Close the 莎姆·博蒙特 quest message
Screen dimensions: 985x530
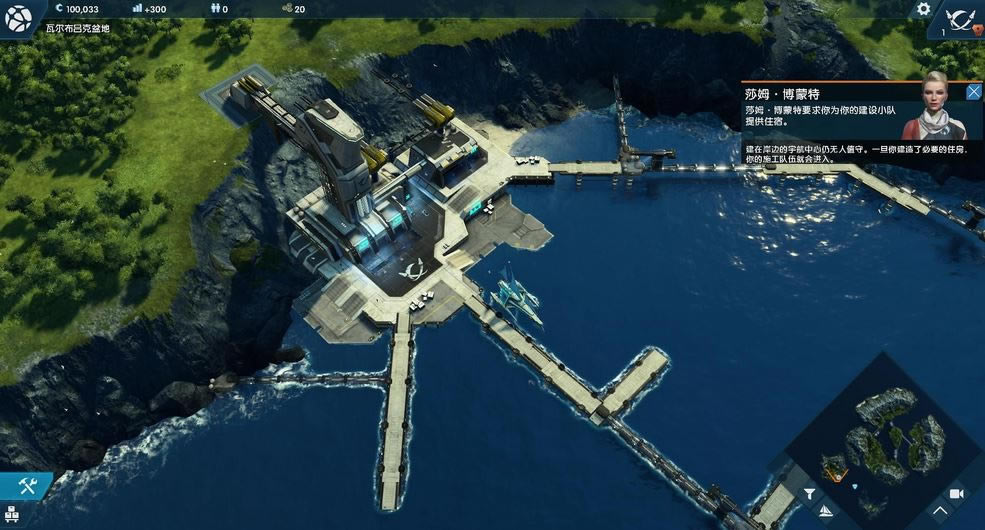tap(973, 92)
